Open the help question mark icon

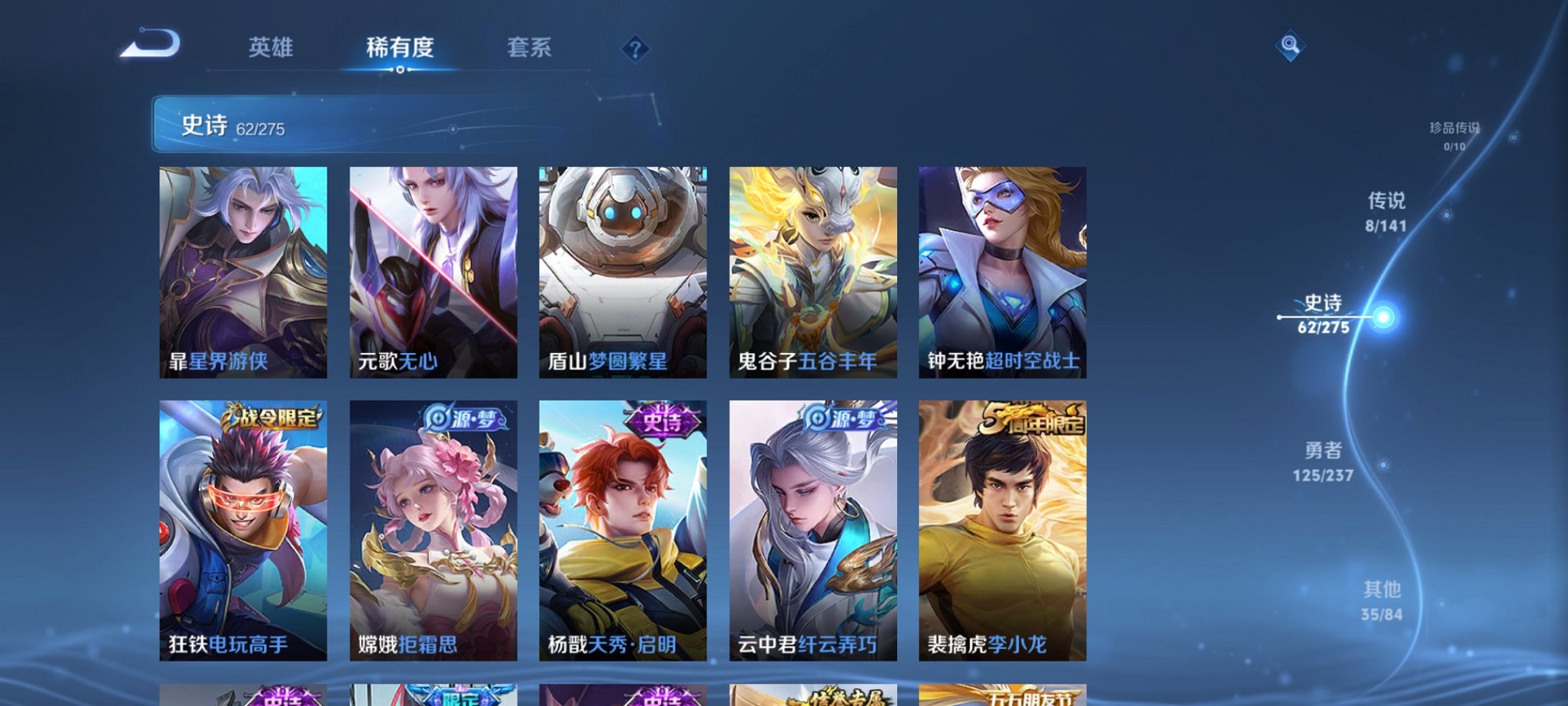coord(635,48)
